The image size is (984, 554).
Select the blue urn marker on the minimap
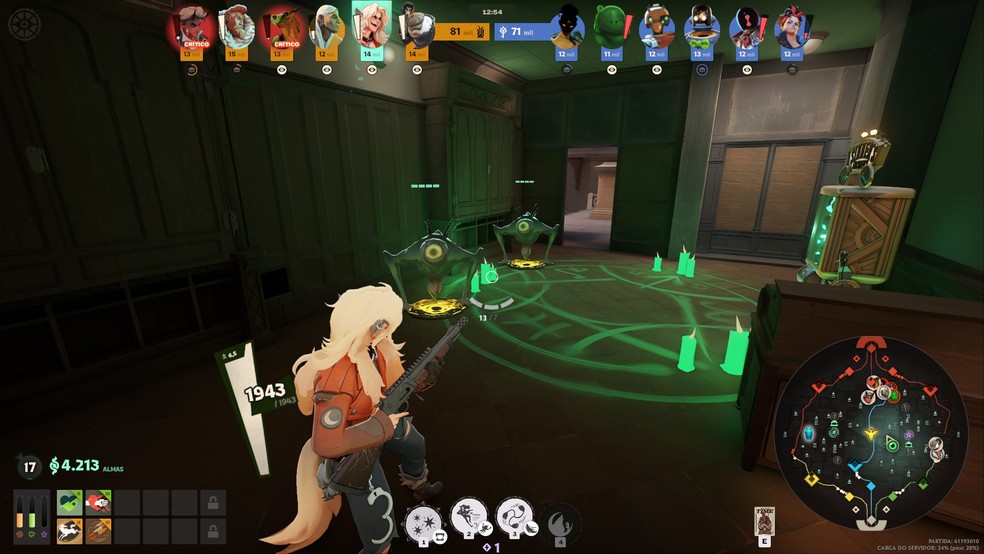809,432
